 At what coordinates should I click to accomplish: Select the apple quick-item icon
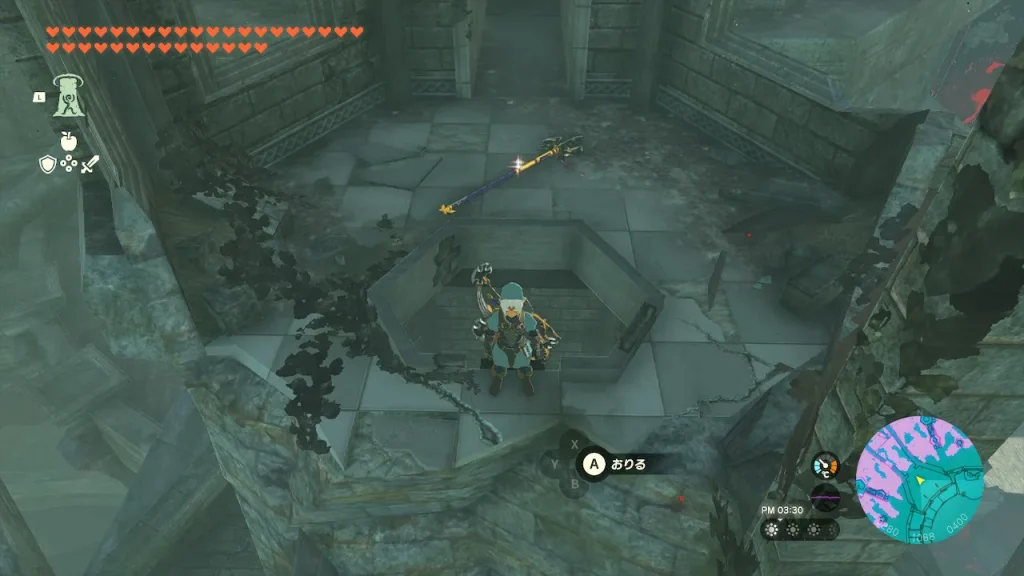(68, 138)
